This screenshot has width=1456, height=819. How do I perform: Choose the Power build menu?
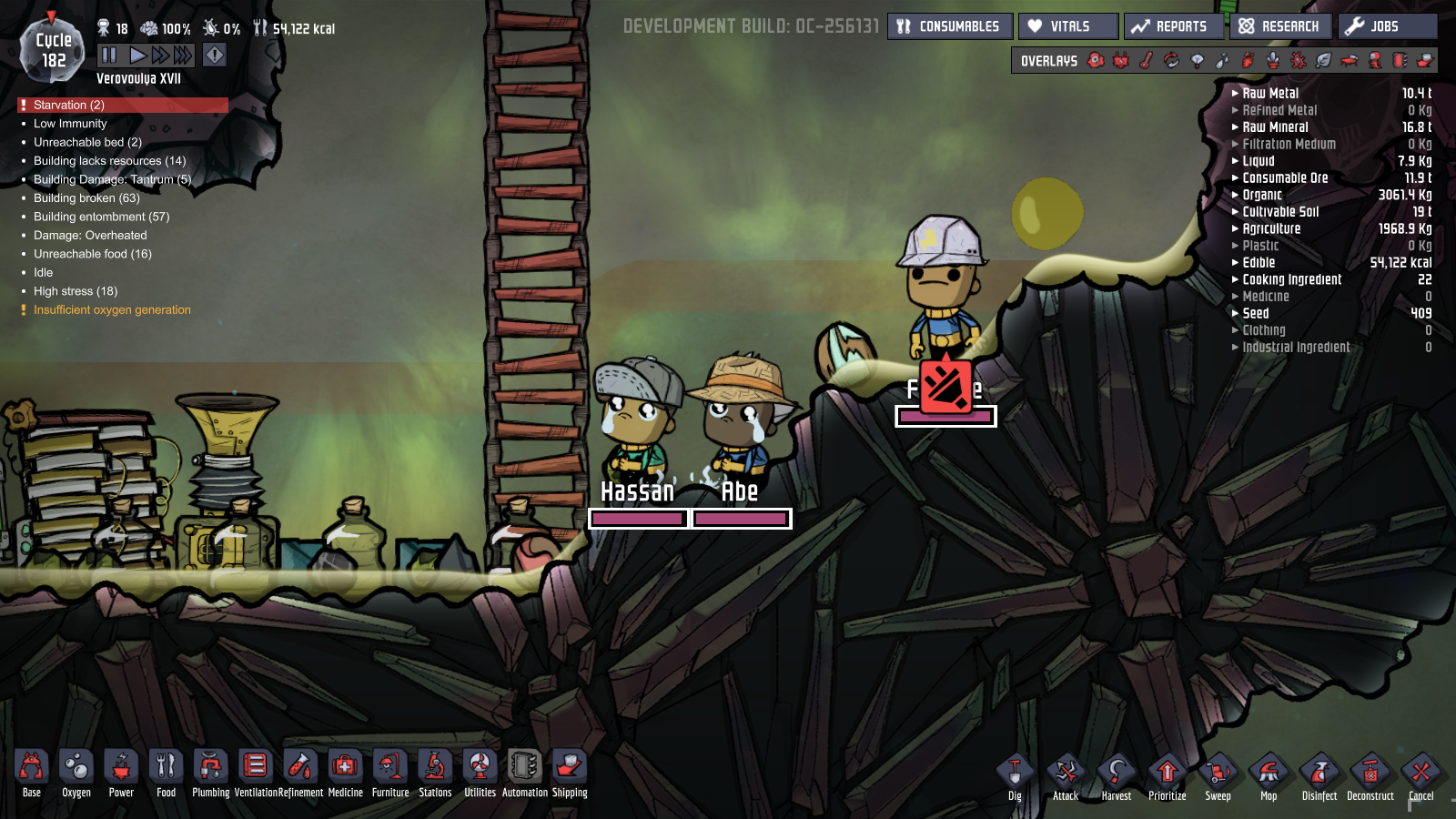pos(121,773)
